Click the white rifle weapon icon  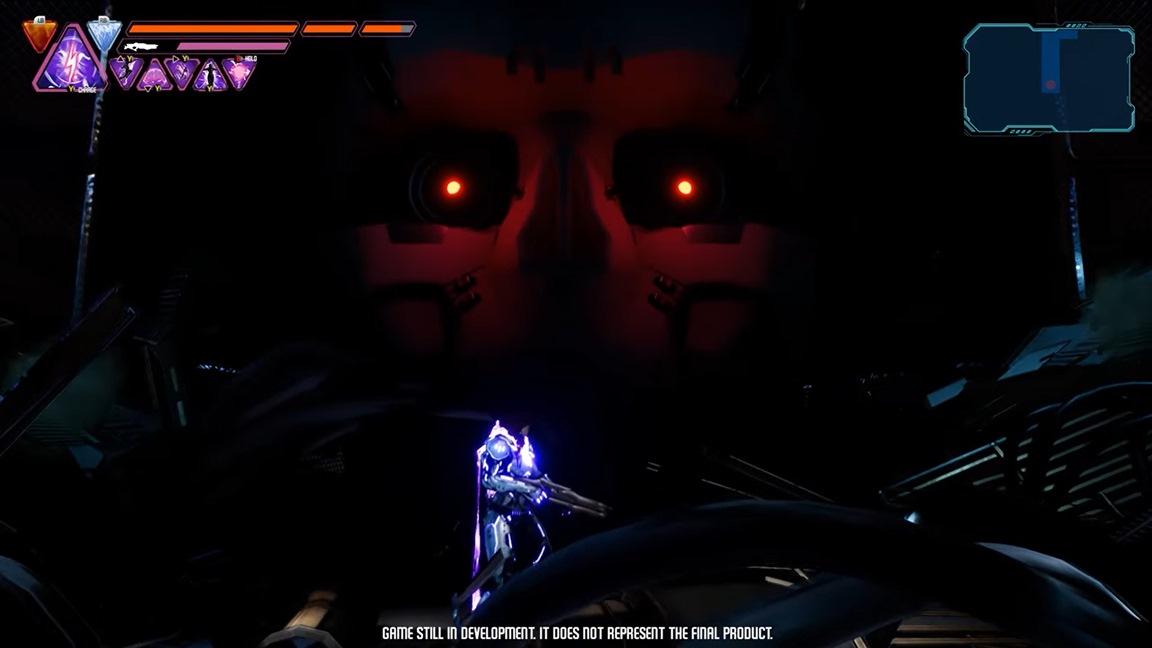click(x=141, y=46)
